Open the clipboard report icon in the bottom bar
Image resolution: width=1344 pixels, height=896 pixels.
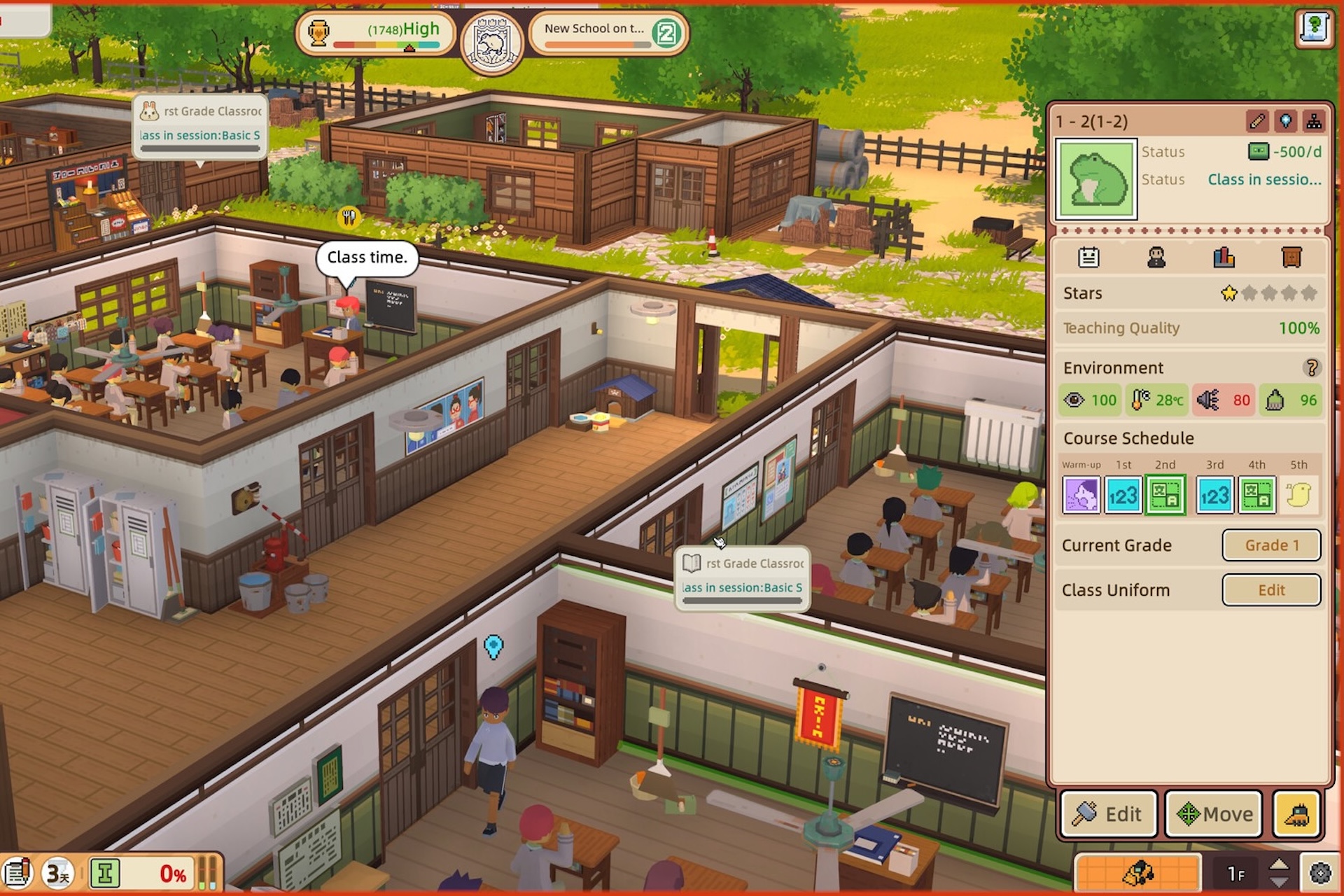(x=18, y=874)
